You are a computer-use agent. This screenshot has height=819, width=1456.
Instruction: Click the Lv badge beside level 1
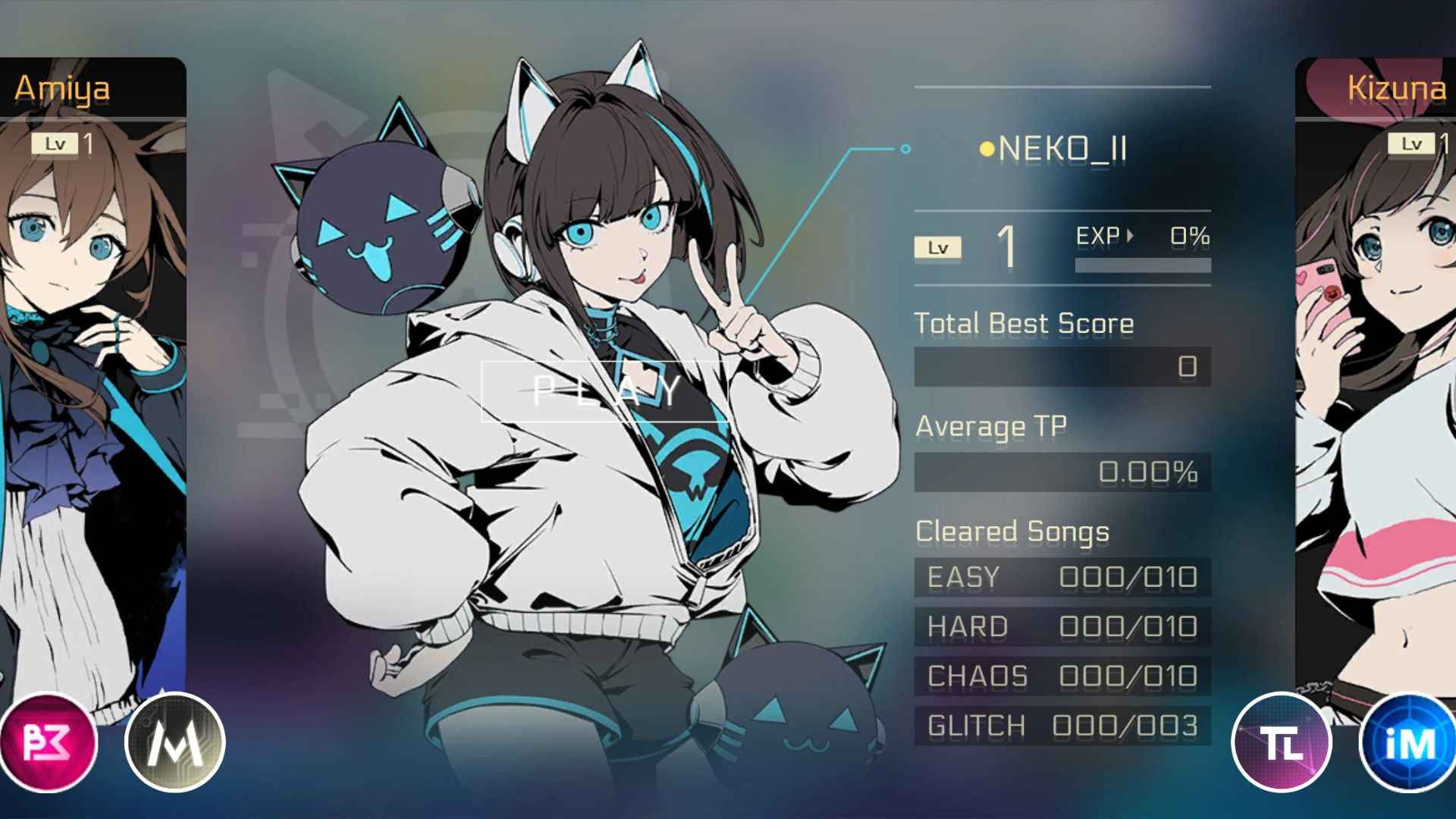click(x=937, y=246)
